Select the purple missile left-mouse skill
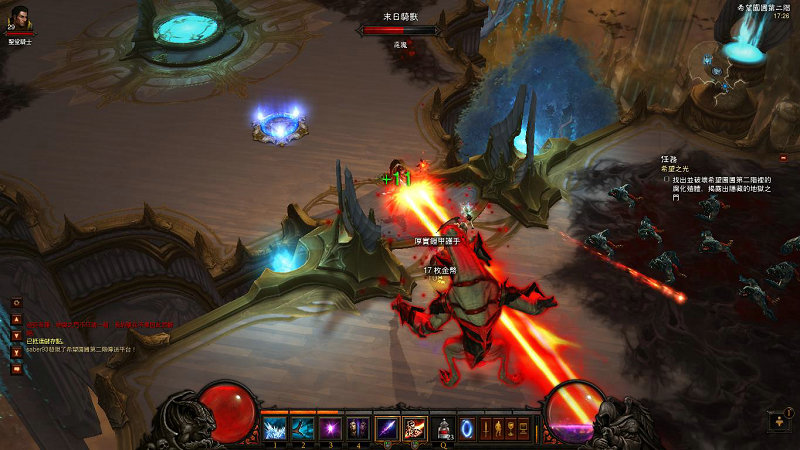The image size is (800, 450). coord(387,429)
